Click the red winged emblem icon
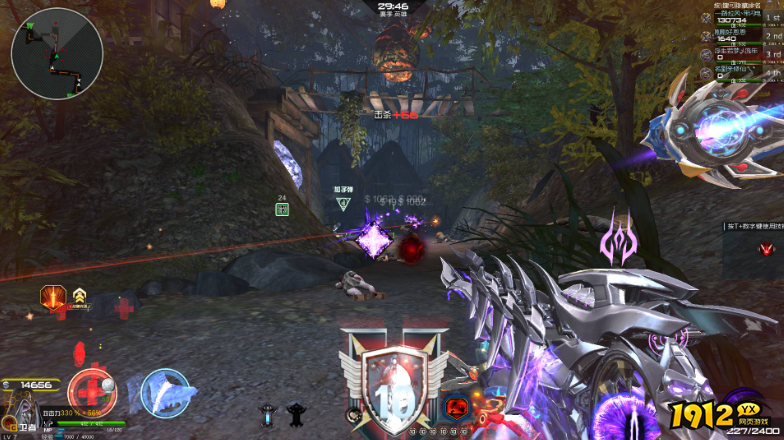The image size is (784, 440). 766,249
